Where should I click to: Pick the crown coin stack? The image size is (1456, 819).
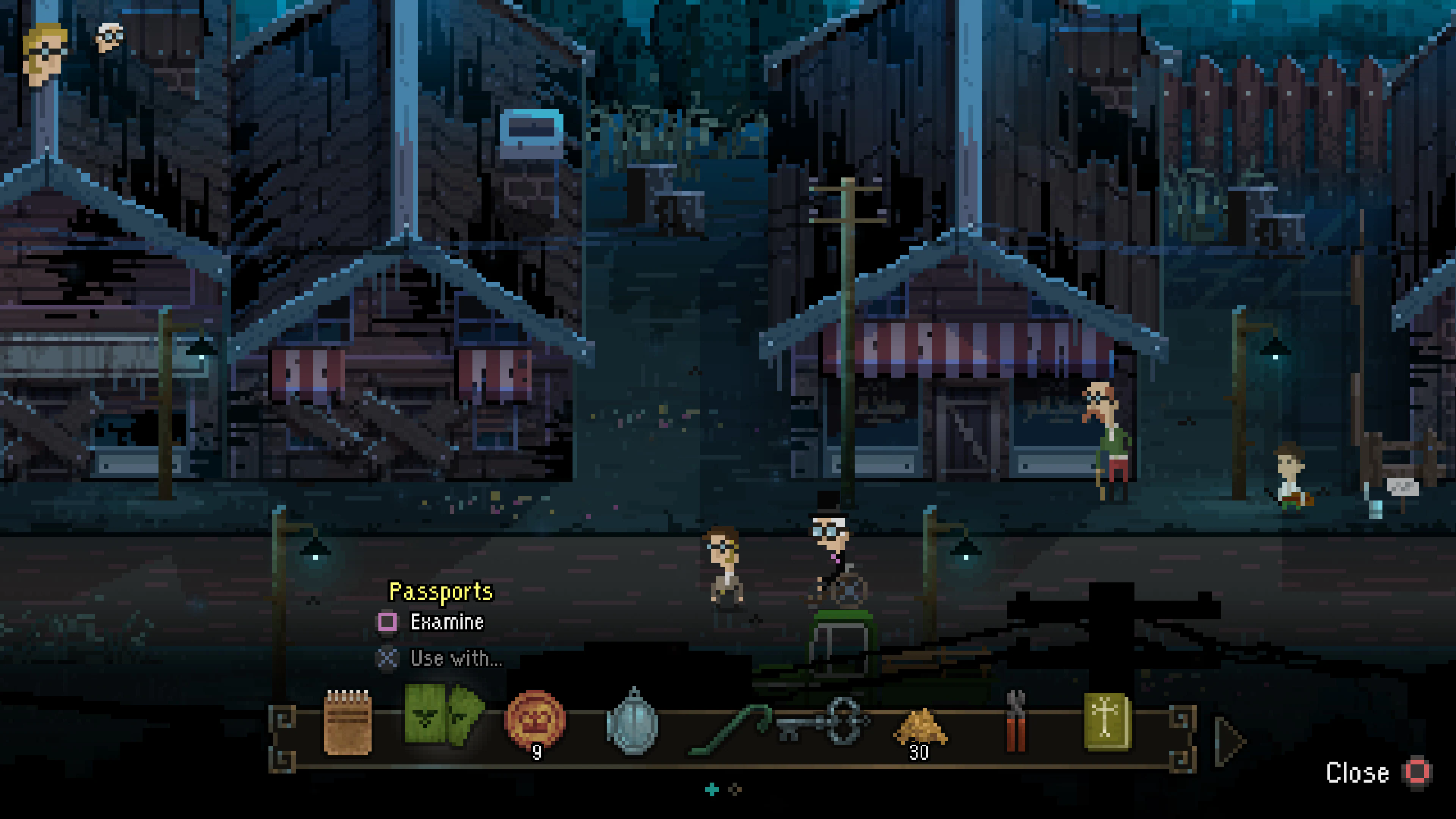(x=535, y=722)
